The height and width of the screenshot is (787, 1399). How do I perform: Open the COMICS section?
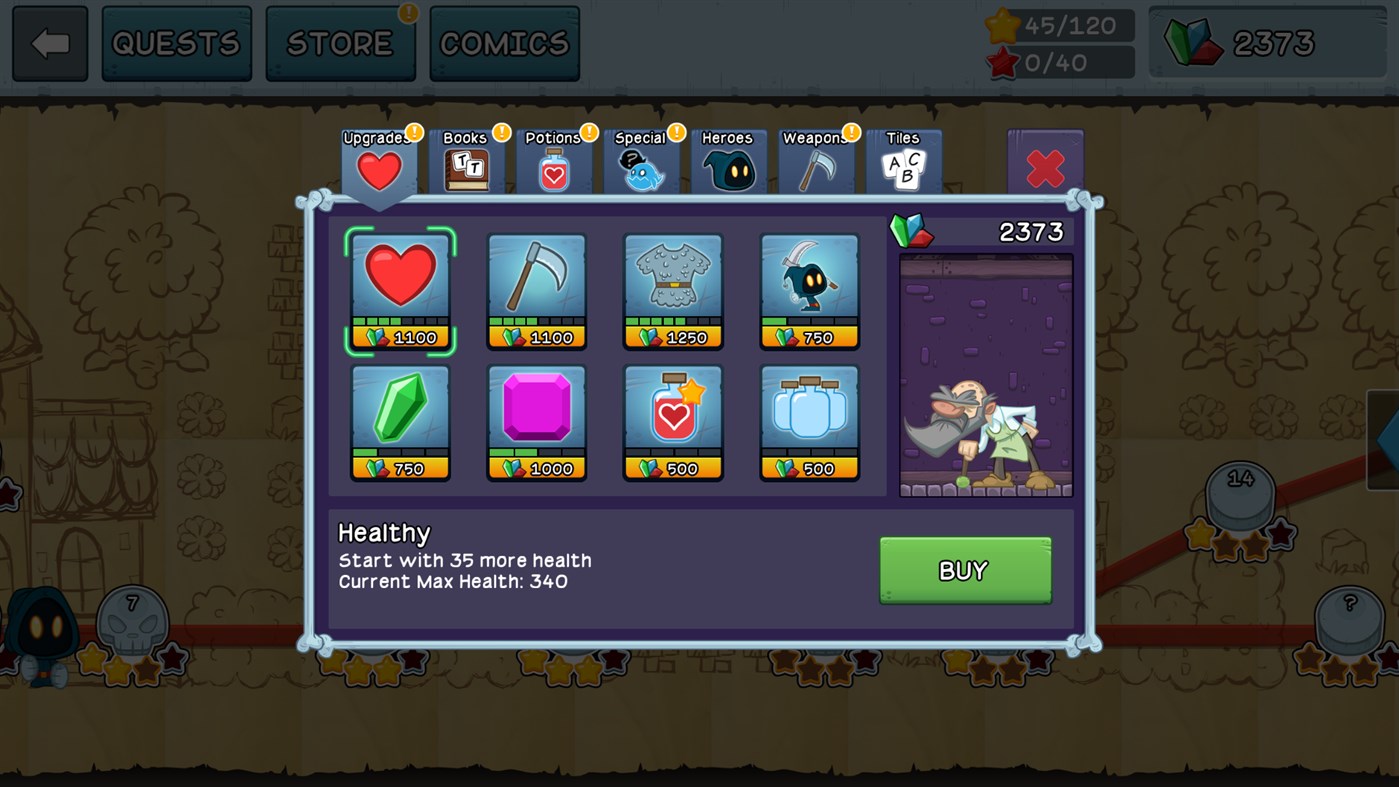(x=504, y=42)
